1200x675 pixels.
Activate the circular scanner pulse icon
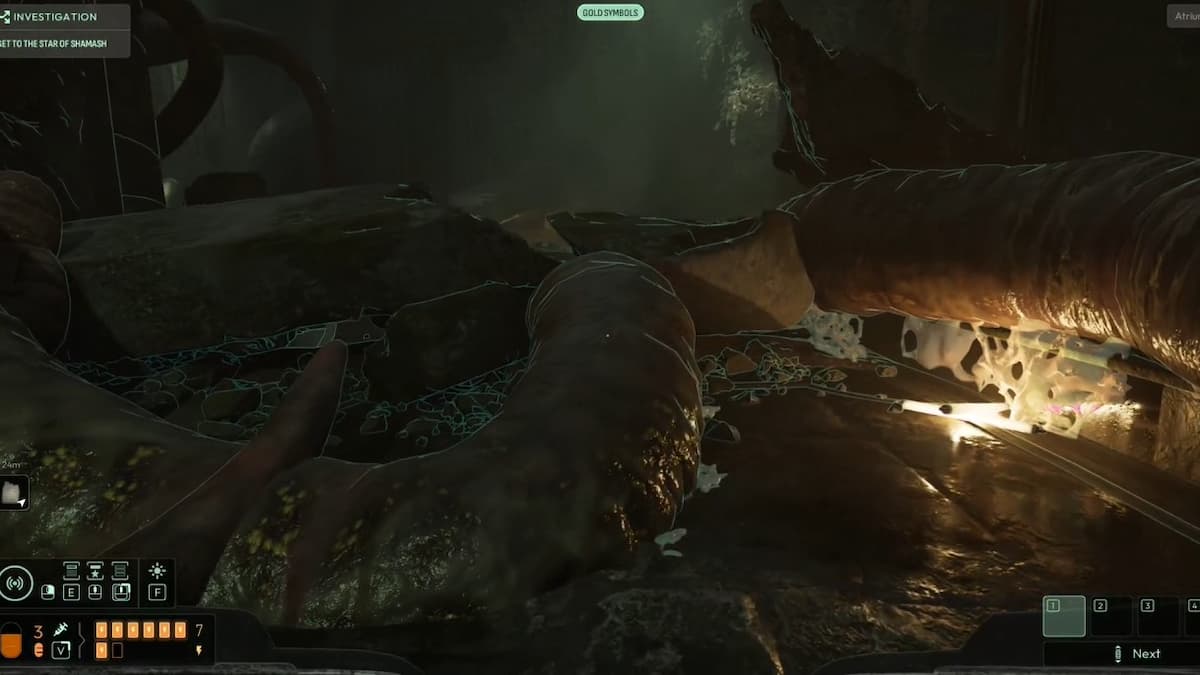point(16,582)
